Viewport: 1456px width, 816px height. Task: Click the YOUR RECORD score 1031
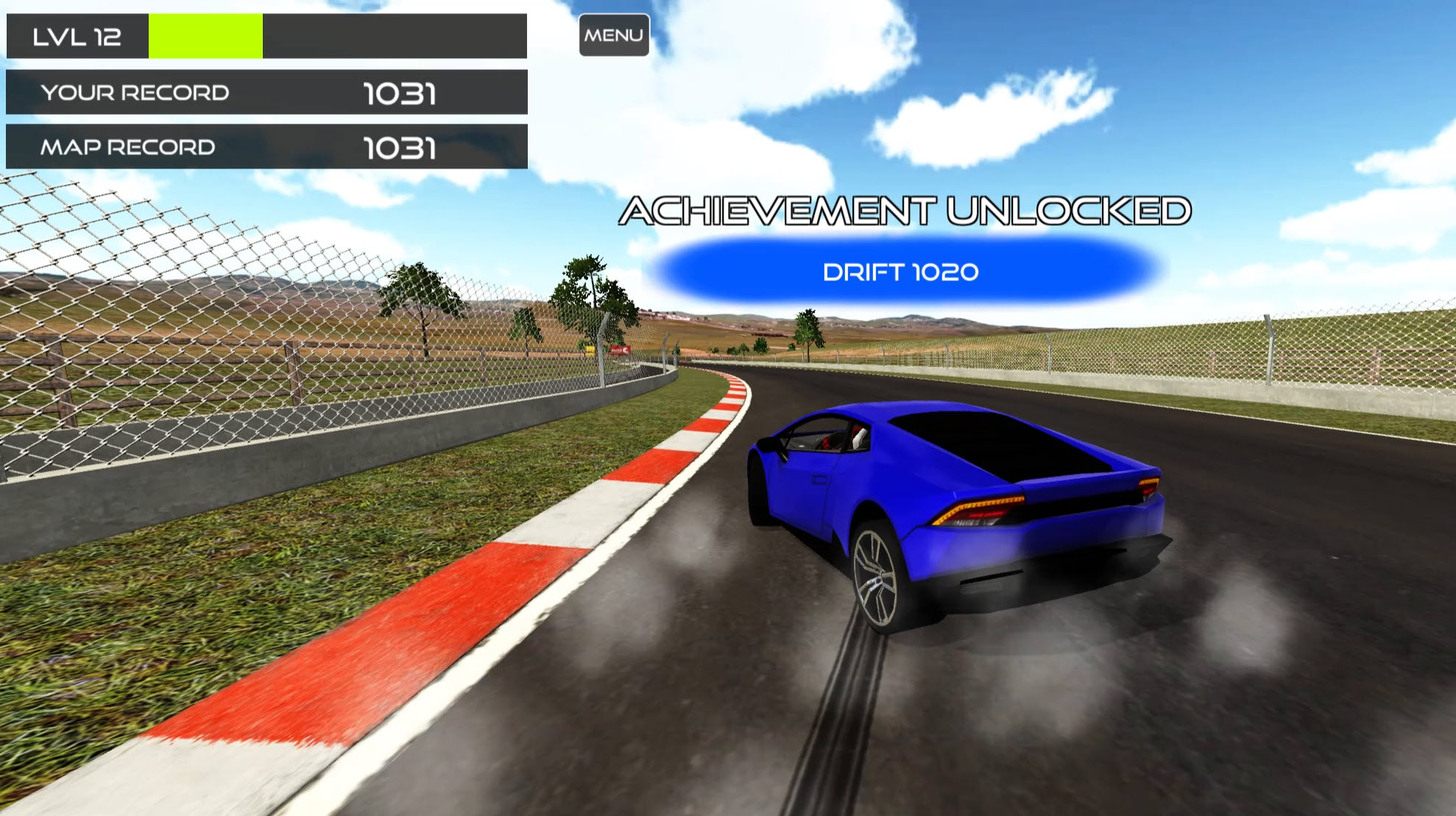(398, 93)
